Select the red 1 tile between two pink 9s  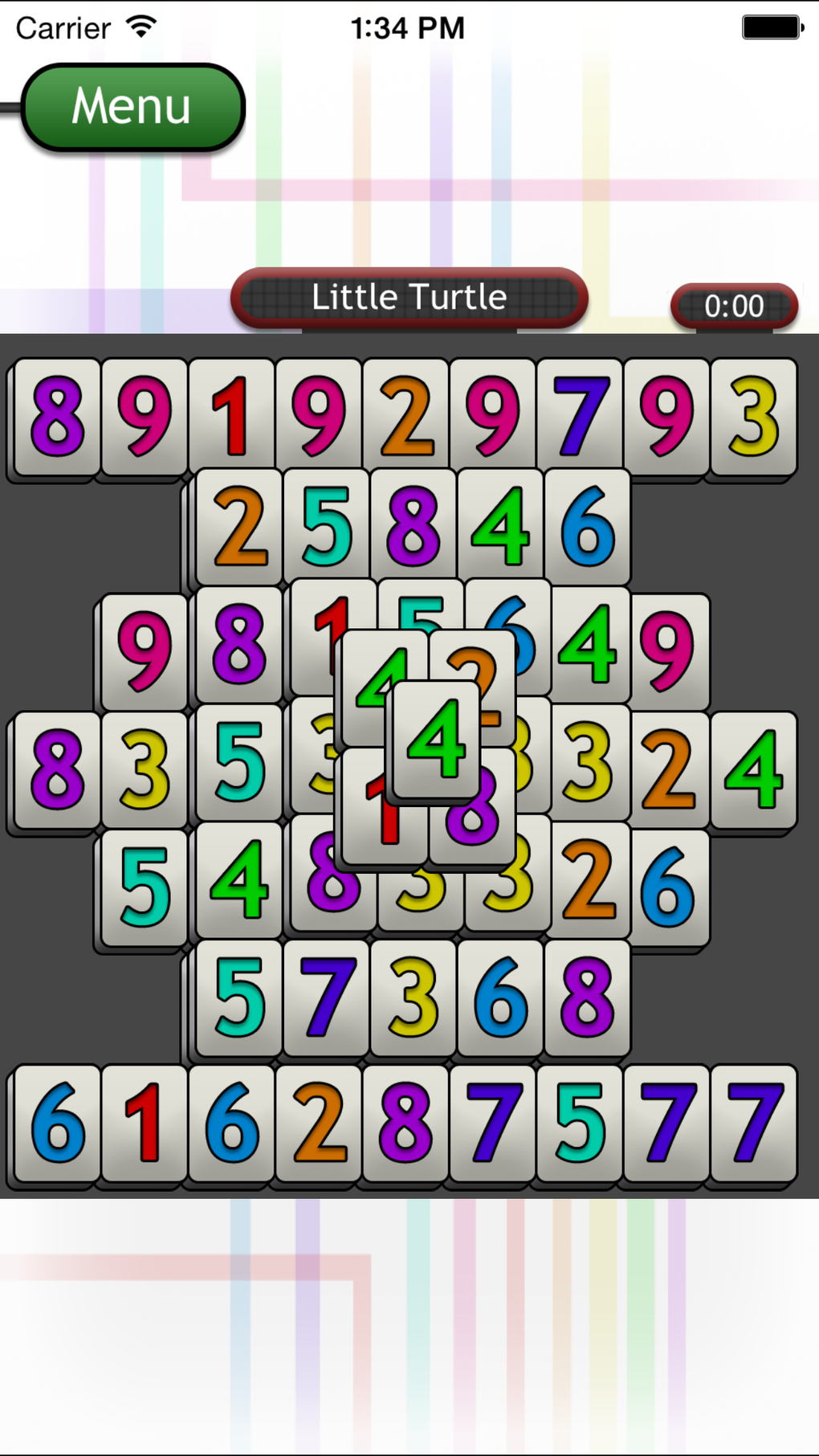231,416
